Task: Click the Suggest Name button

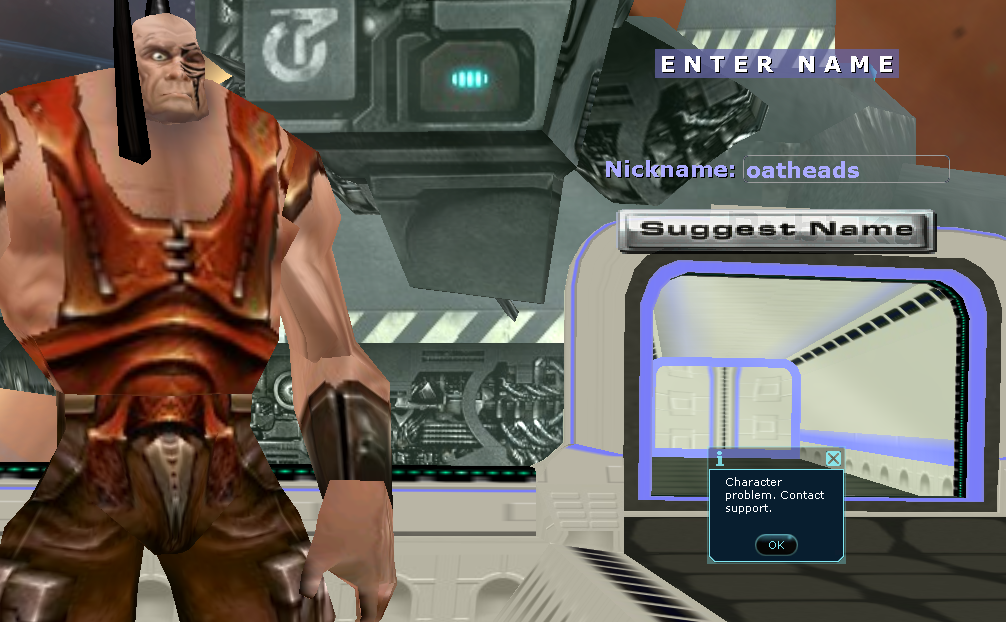Action: click(x=776, y=230)
